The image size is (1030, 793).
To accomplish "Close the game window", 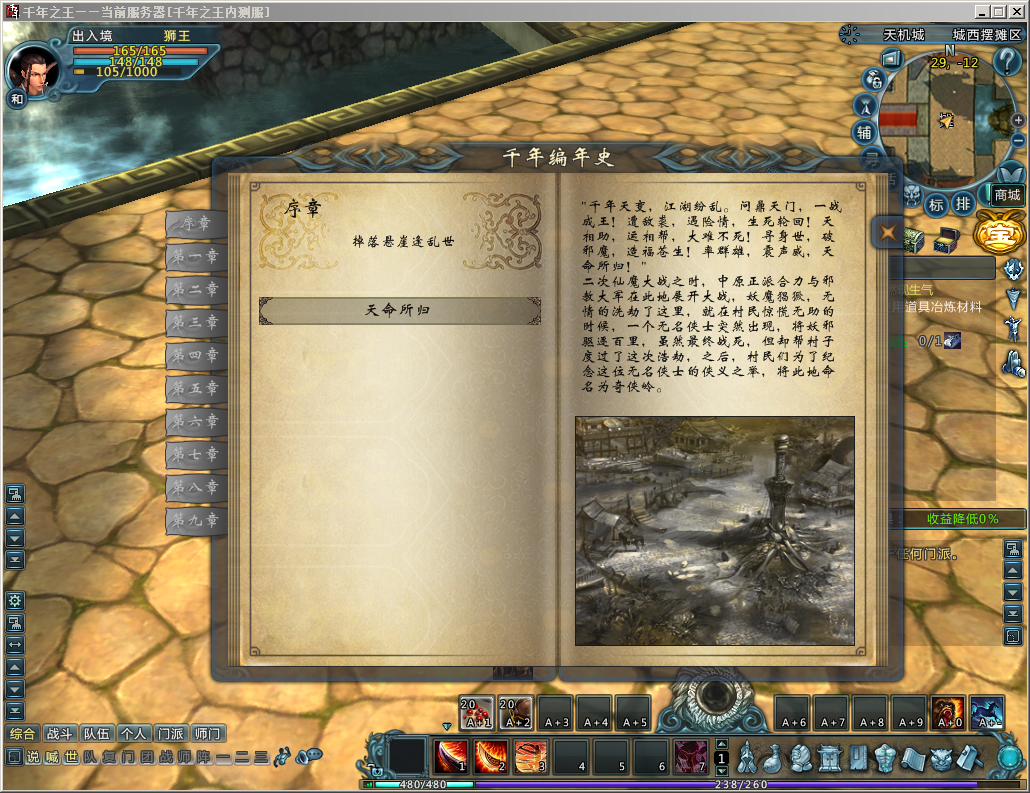I will tap(1019, 11).
